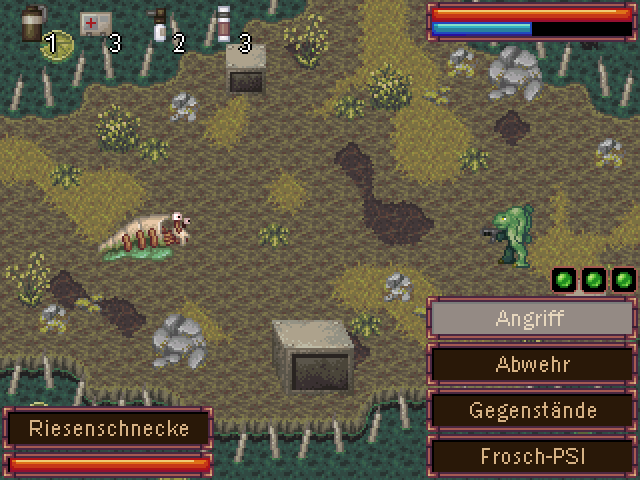
Task: Select Abwehr to defend
Action: coord(531,364)
